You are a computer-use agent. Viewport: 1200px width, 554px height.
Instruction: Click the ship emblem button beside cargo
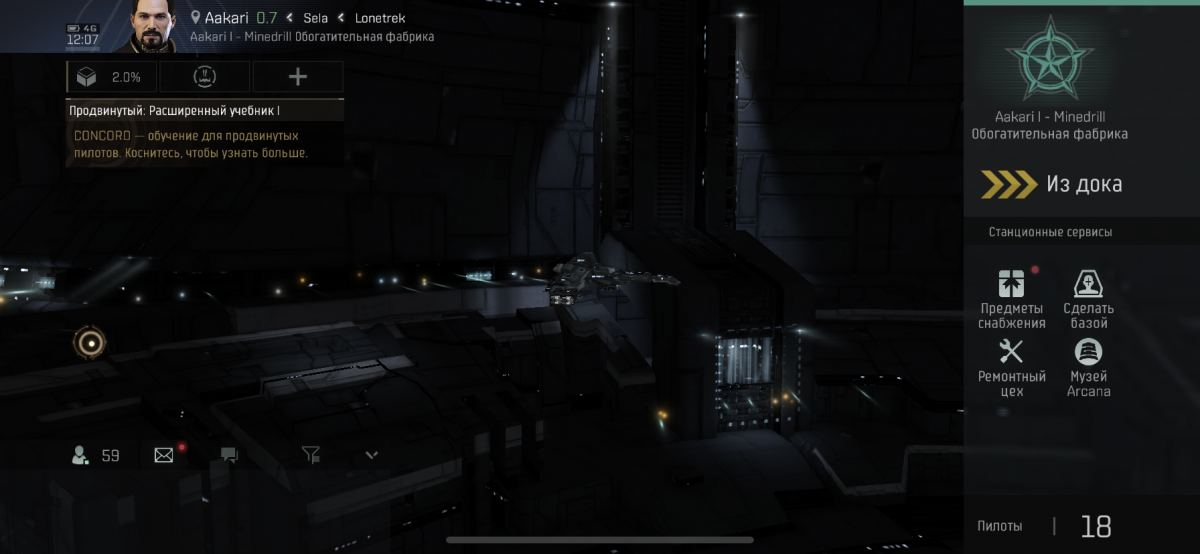click(205, 77)
